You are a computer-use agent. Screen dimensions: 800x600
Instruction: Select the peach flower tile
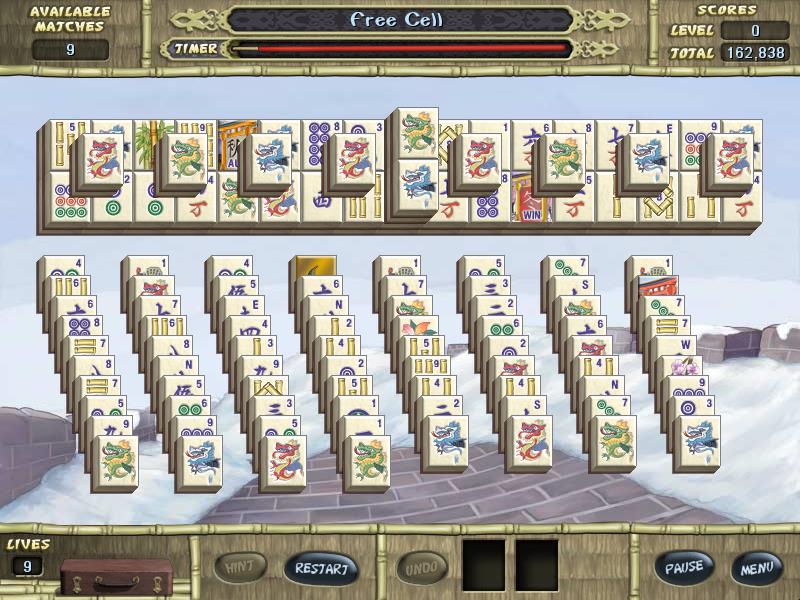coord(415,329)
